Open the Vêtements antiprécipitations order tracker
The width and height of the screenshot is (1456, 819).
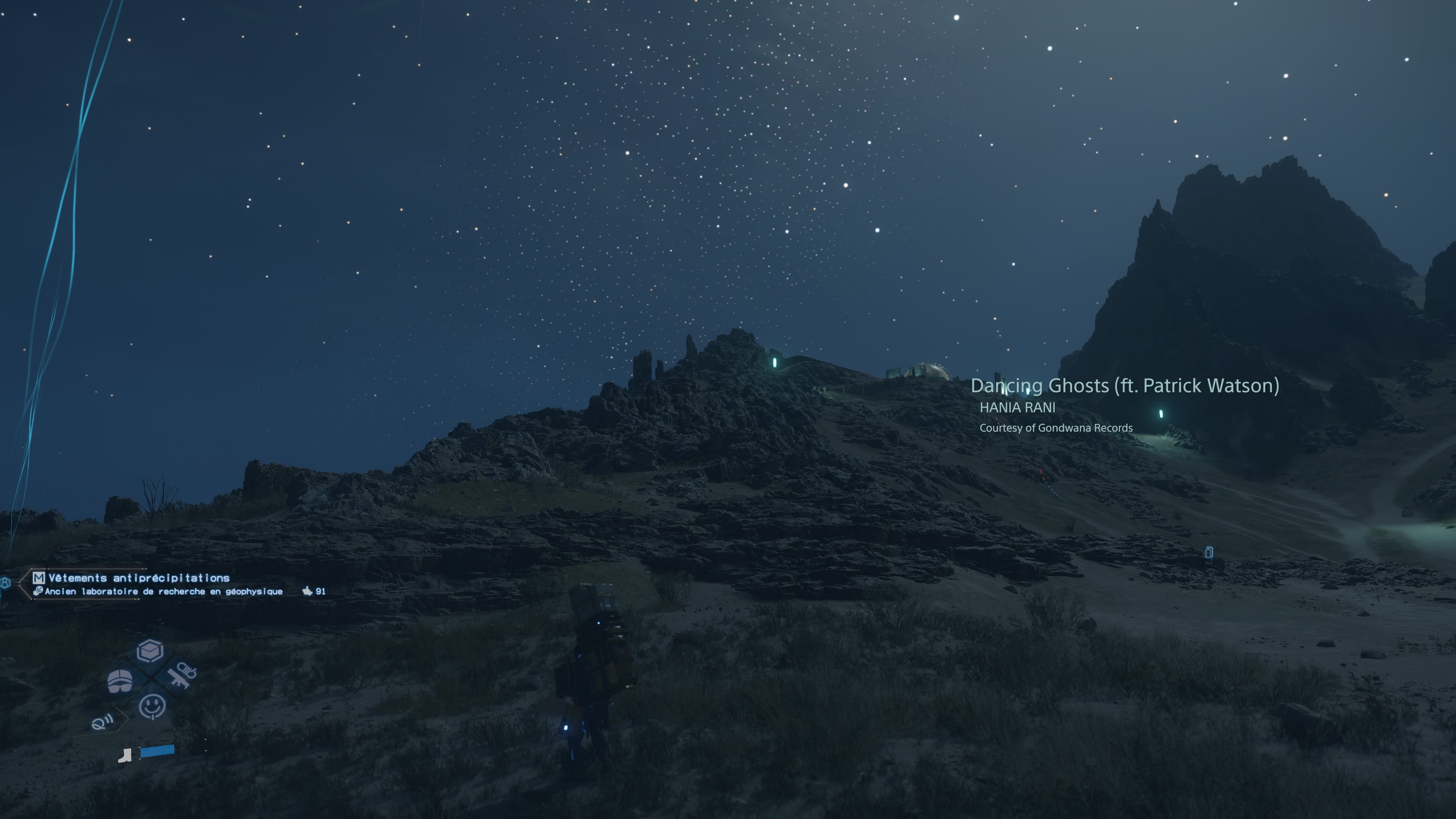point(138,577)
